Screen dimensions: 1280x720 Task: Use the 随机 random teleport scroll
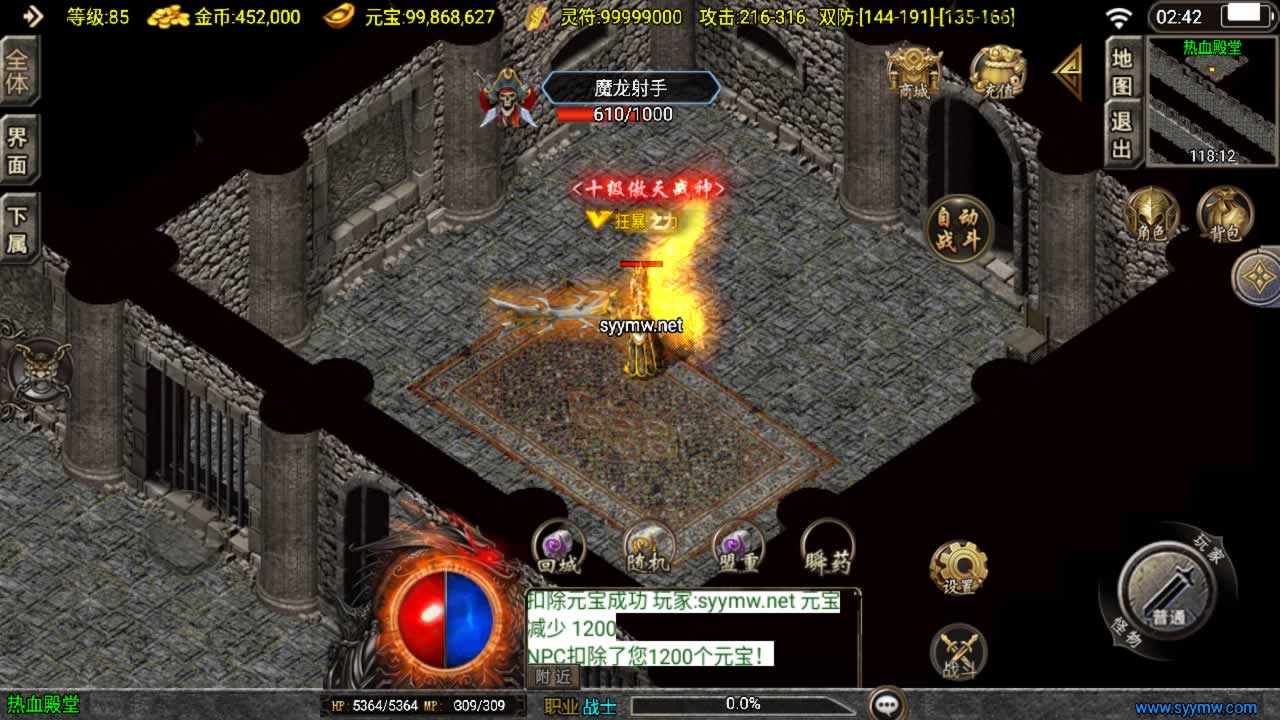pos(649,547)
